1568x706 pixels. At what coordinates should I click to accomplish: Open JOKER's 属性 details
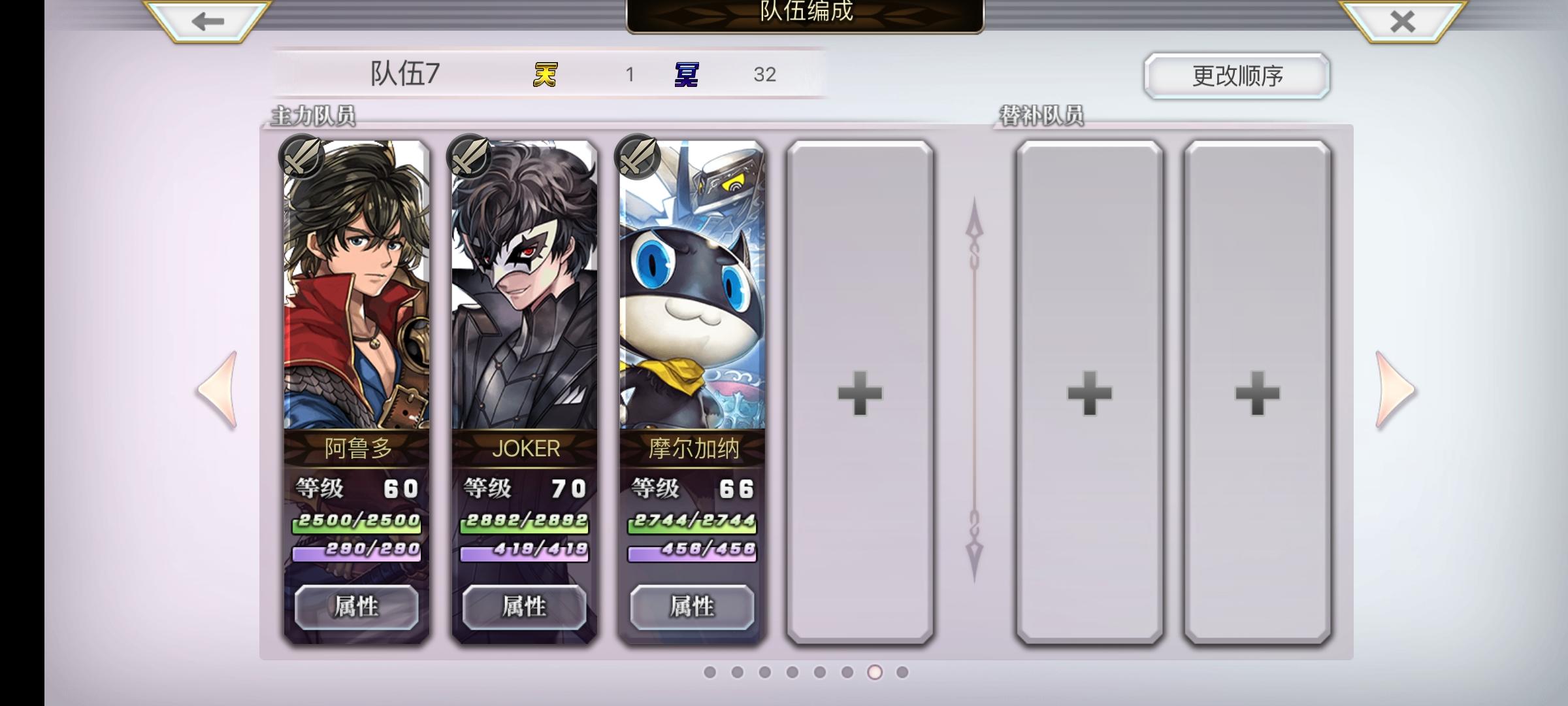524,607
